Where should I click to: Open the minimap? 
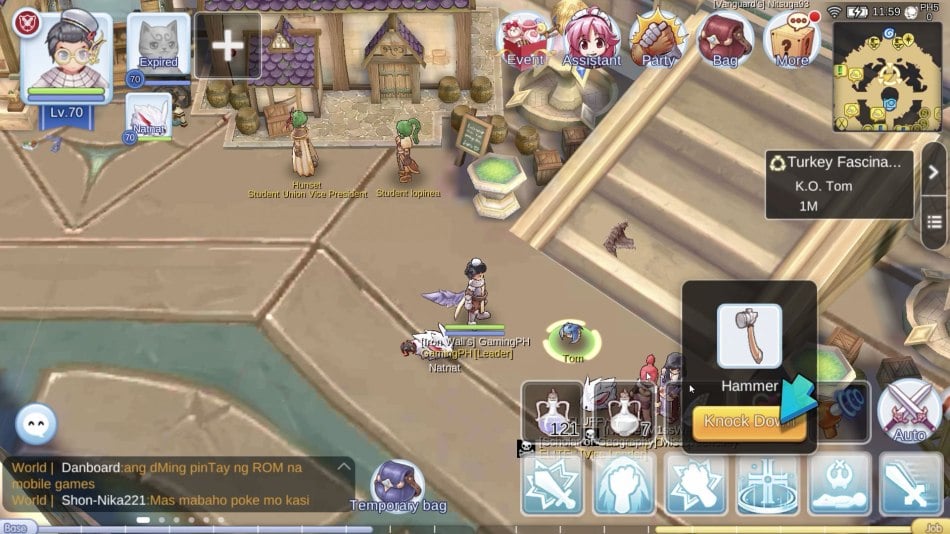click(x=886, y=76)
